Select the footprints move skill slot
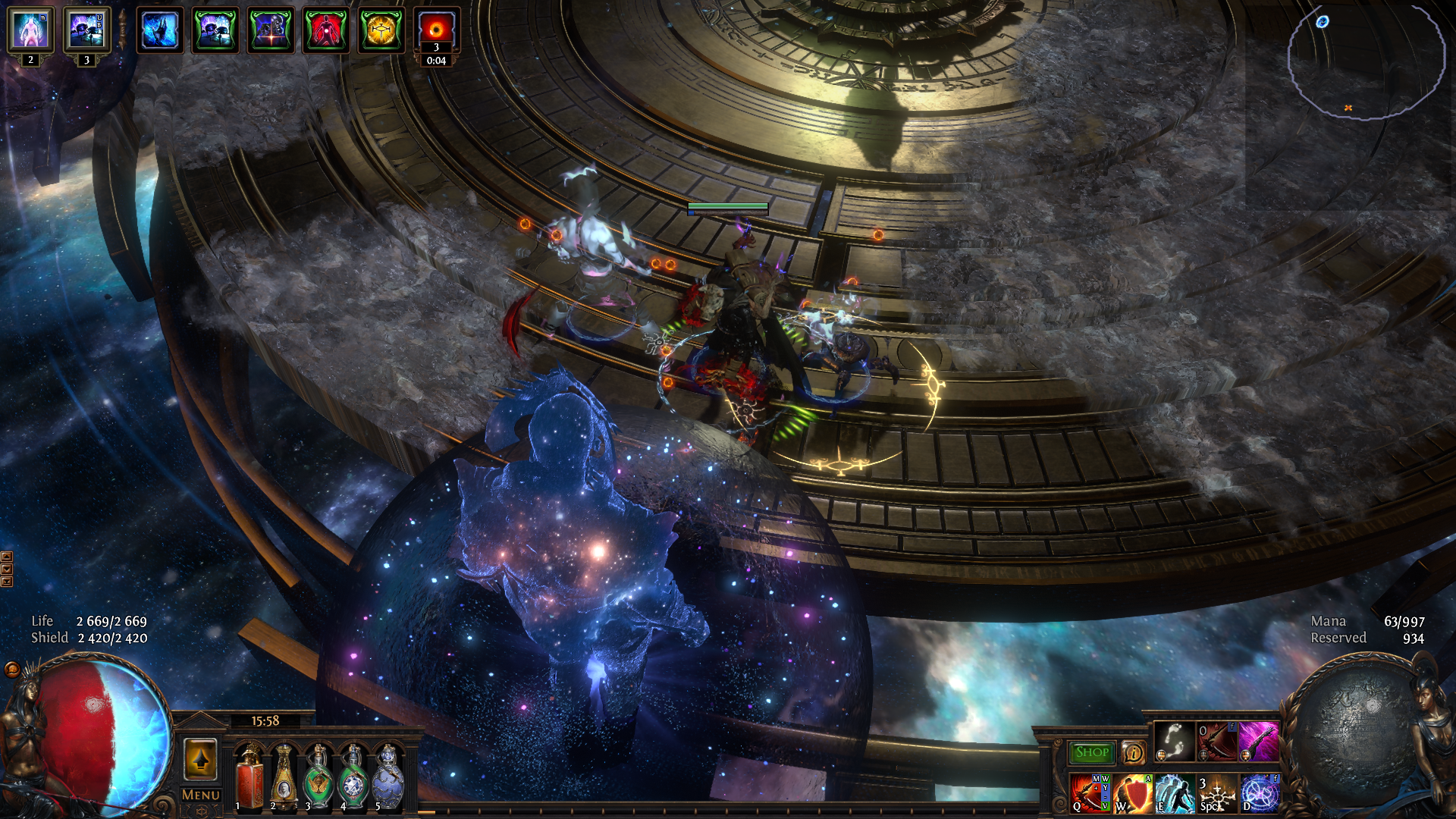This screenshot has width=1456, height=819. 1175,742
